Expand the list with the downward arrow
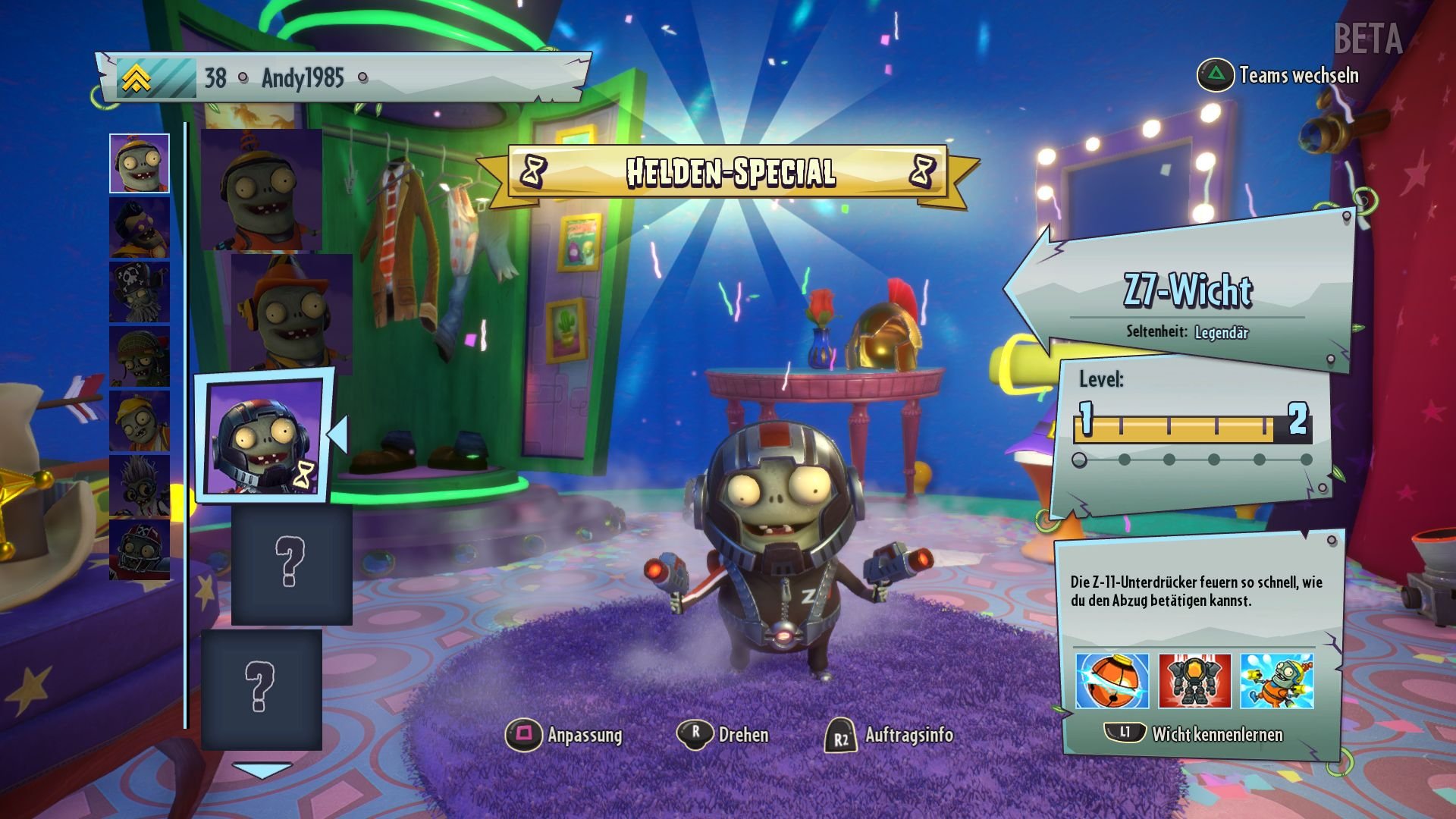The height and width of the screenshot is (819, 1456). (263, 768)
